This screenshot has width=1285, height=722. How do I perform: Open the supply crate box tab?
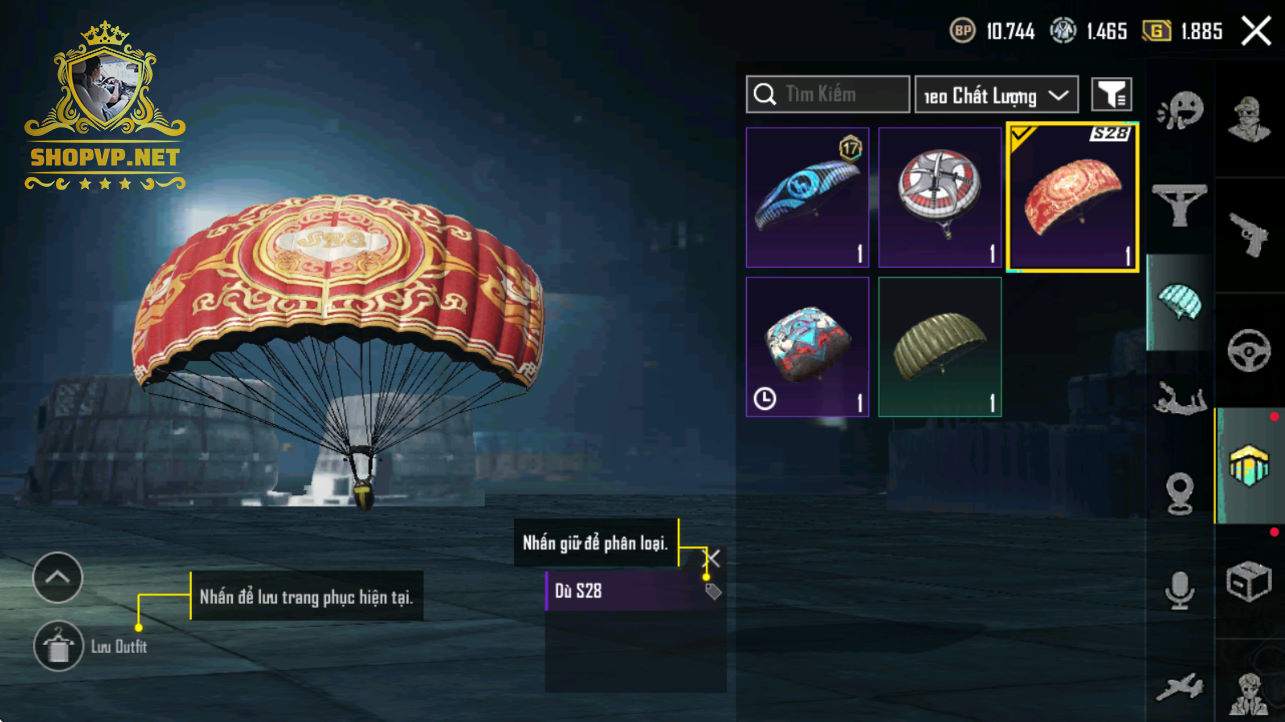[x=1249, y=582]
